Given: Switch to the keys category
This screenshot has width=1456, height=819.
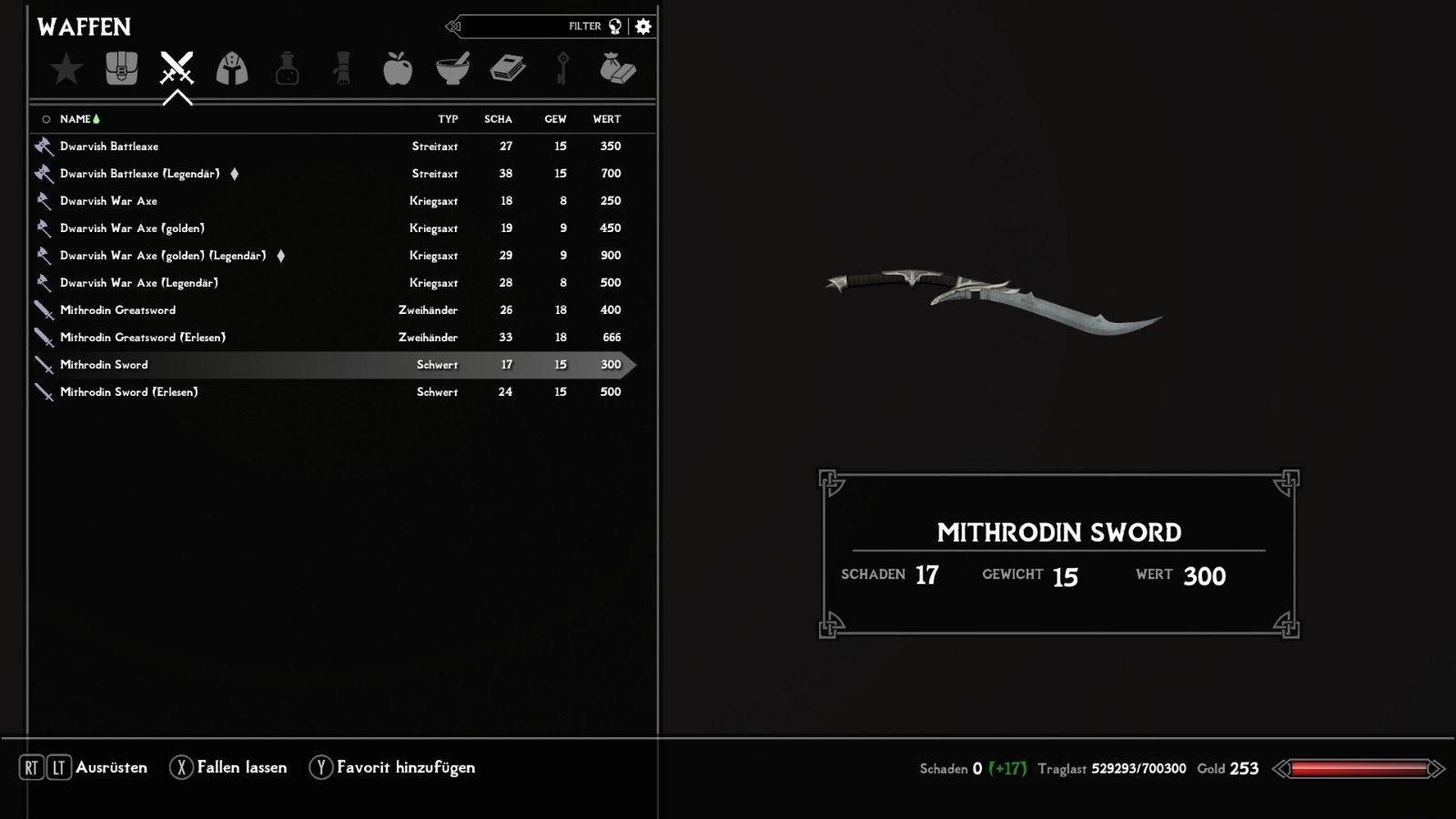Looking at the screenshot, I should click(x=562, y=69).
